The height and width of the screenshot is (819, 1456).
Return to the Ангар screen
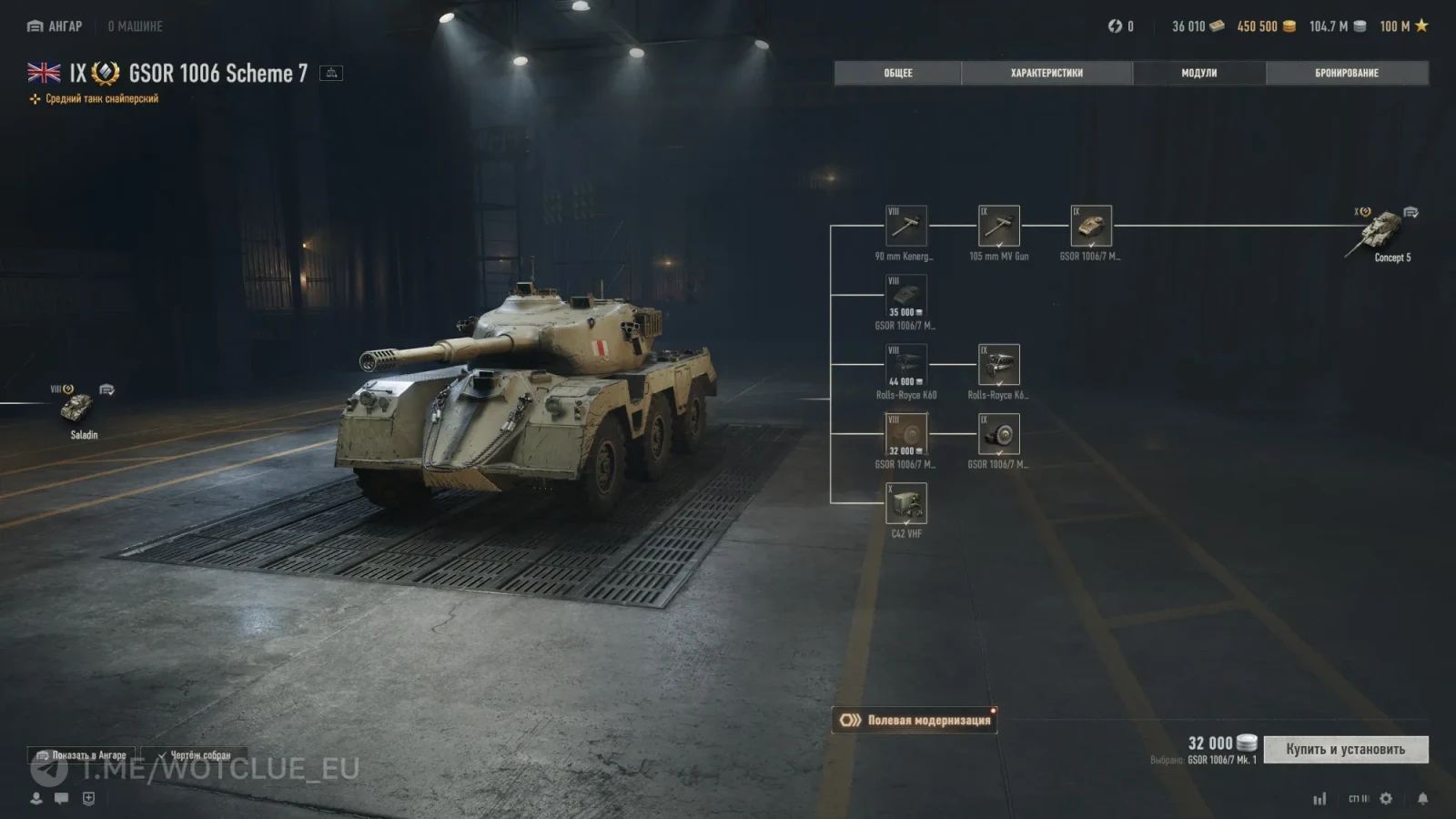56,26
